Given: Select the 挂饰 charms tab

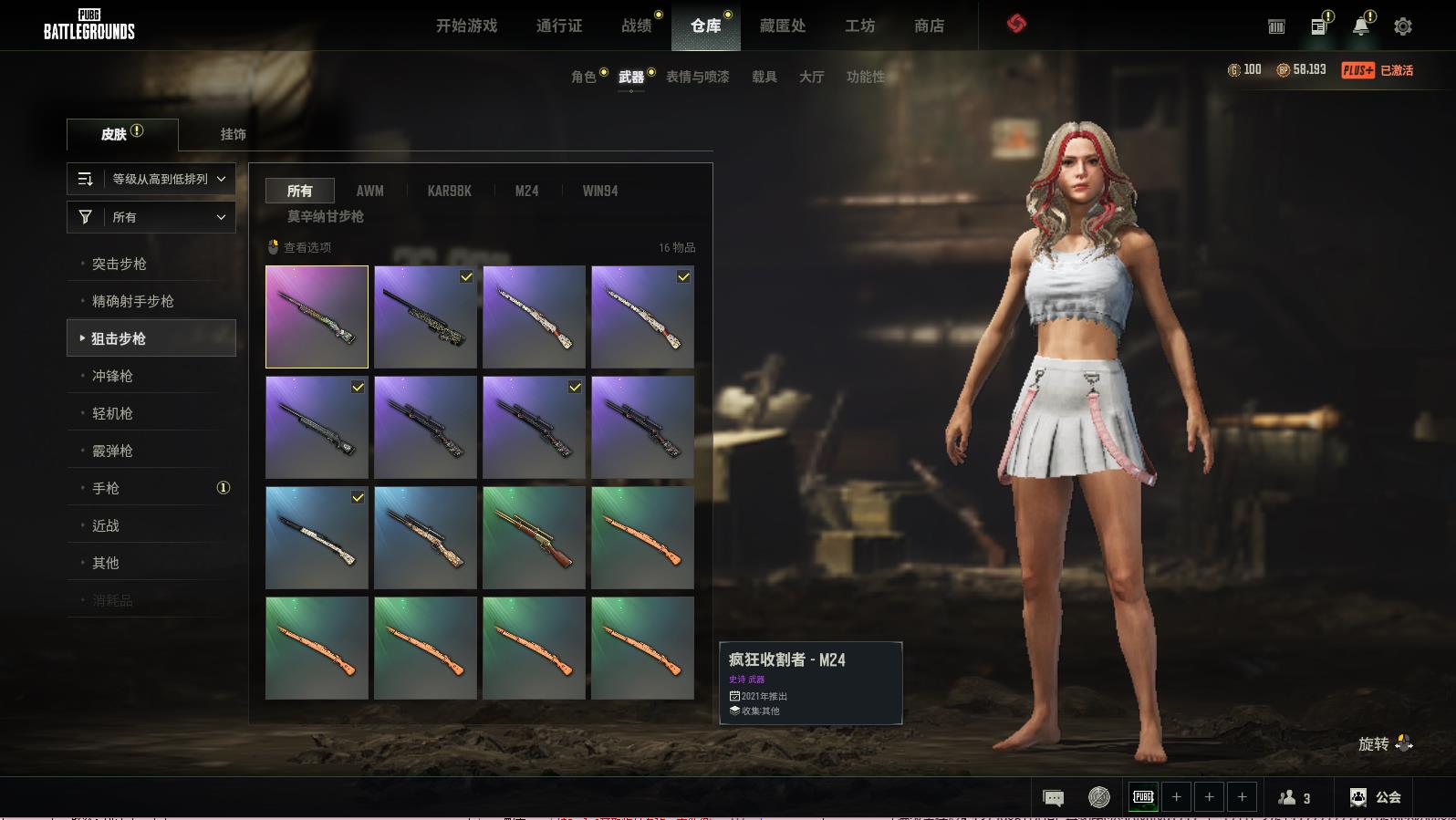Looking at the screenshot, I should pyautogui.click(x=233, y=134).
